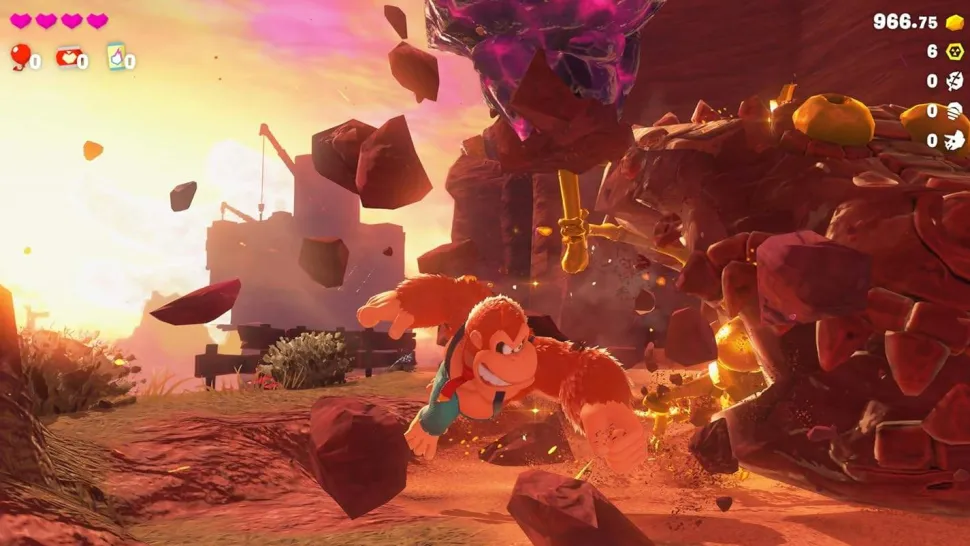Click the gold nugget currency icon
The image size is (970, 546).
click(955, 22)
